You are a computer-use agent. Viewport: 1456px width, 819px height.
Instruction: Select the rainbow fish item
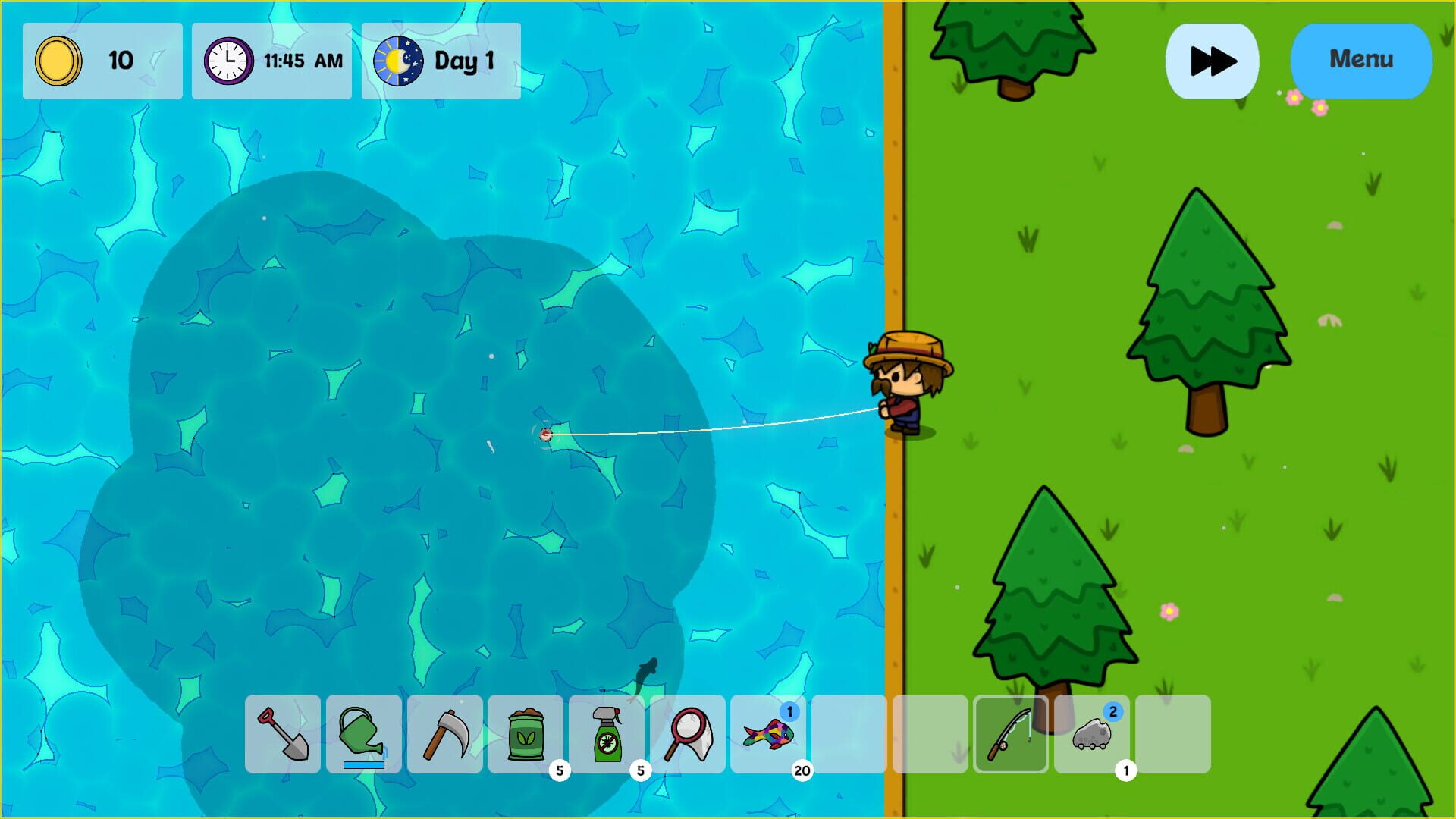pyautogui.click(x=769, y=736)
